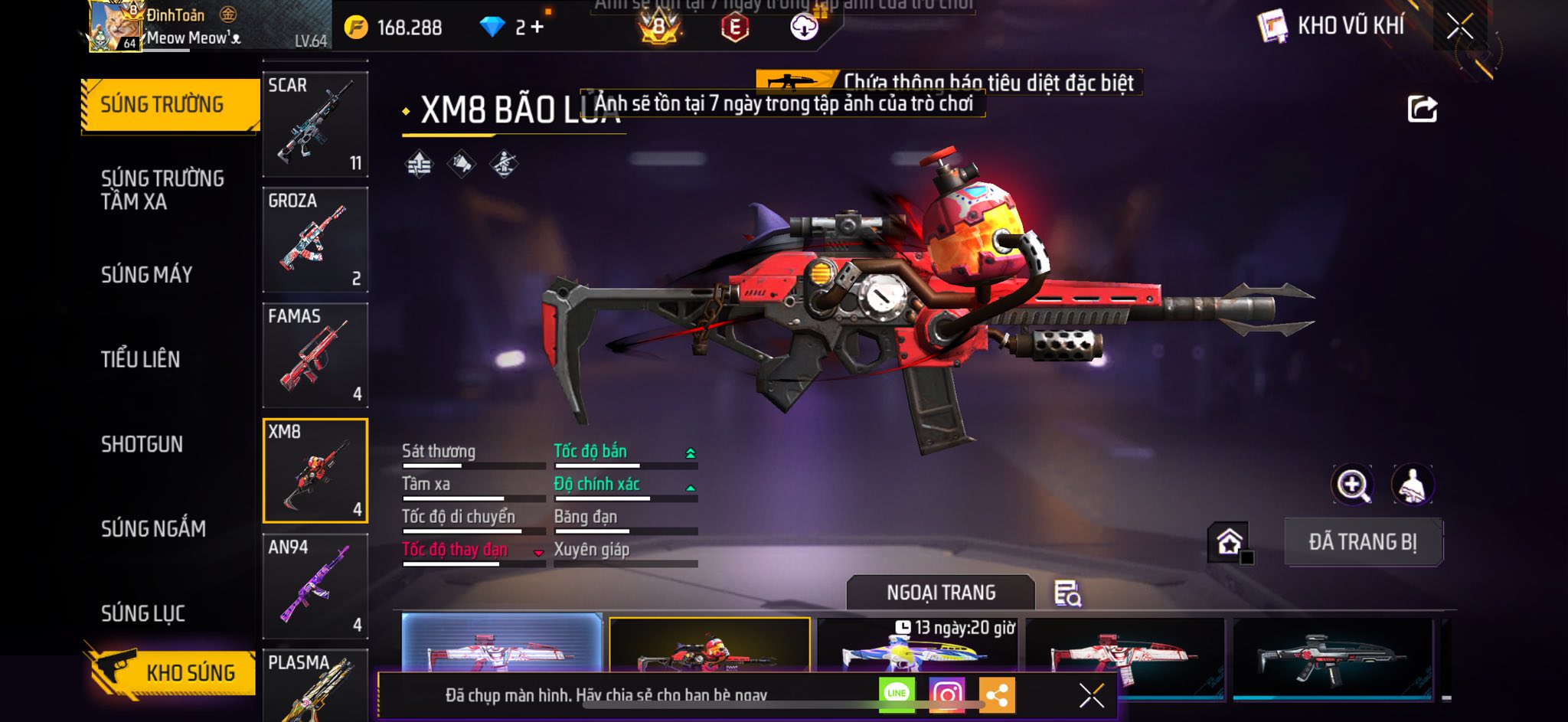Viewport: 1568px width, 722px height.
Task: Close the Kho Vũ Khí screen
Action: [1459, 27]
